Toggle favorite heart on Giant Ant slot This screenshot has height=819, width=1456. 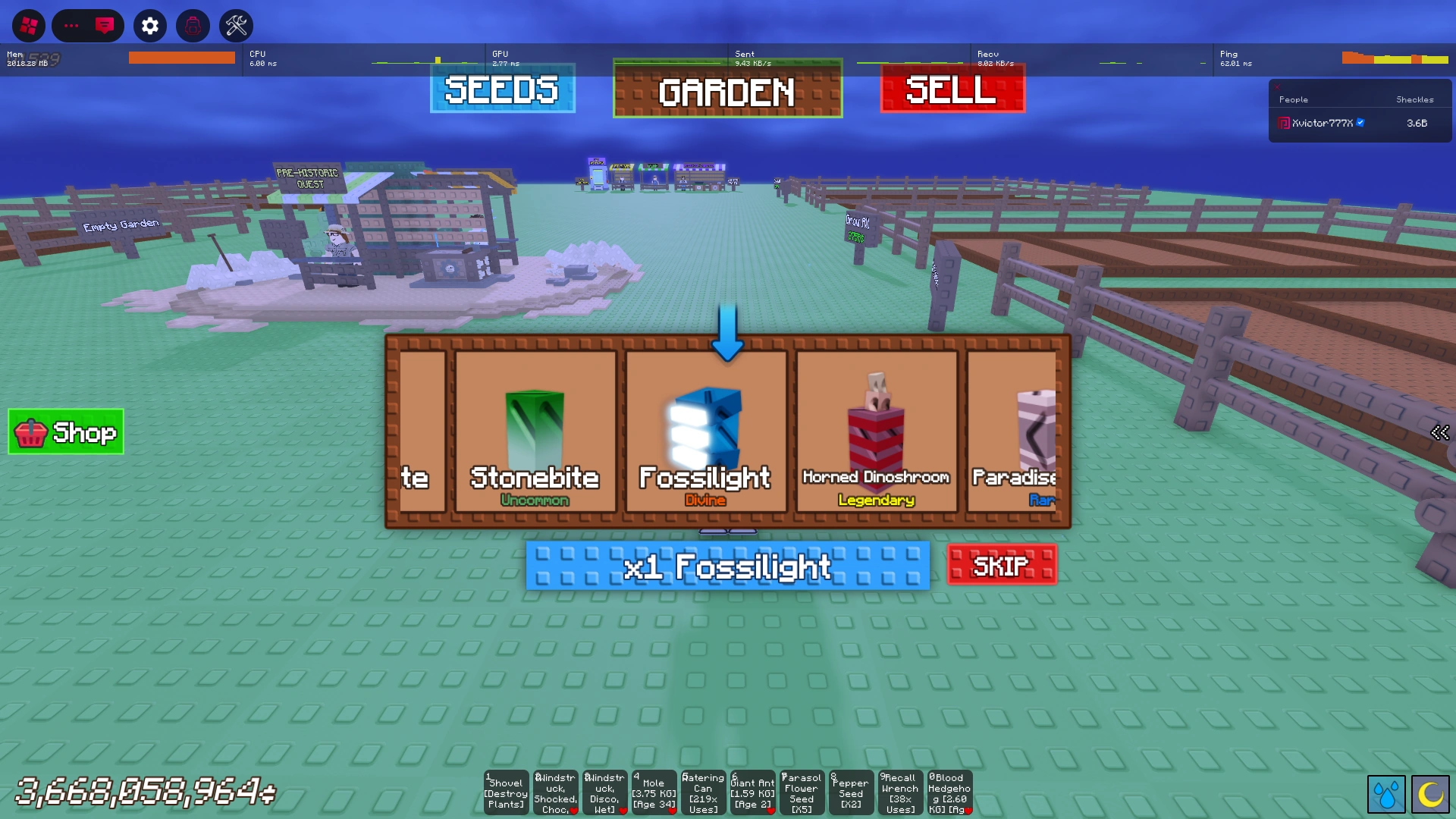click(x=770, y=810)
